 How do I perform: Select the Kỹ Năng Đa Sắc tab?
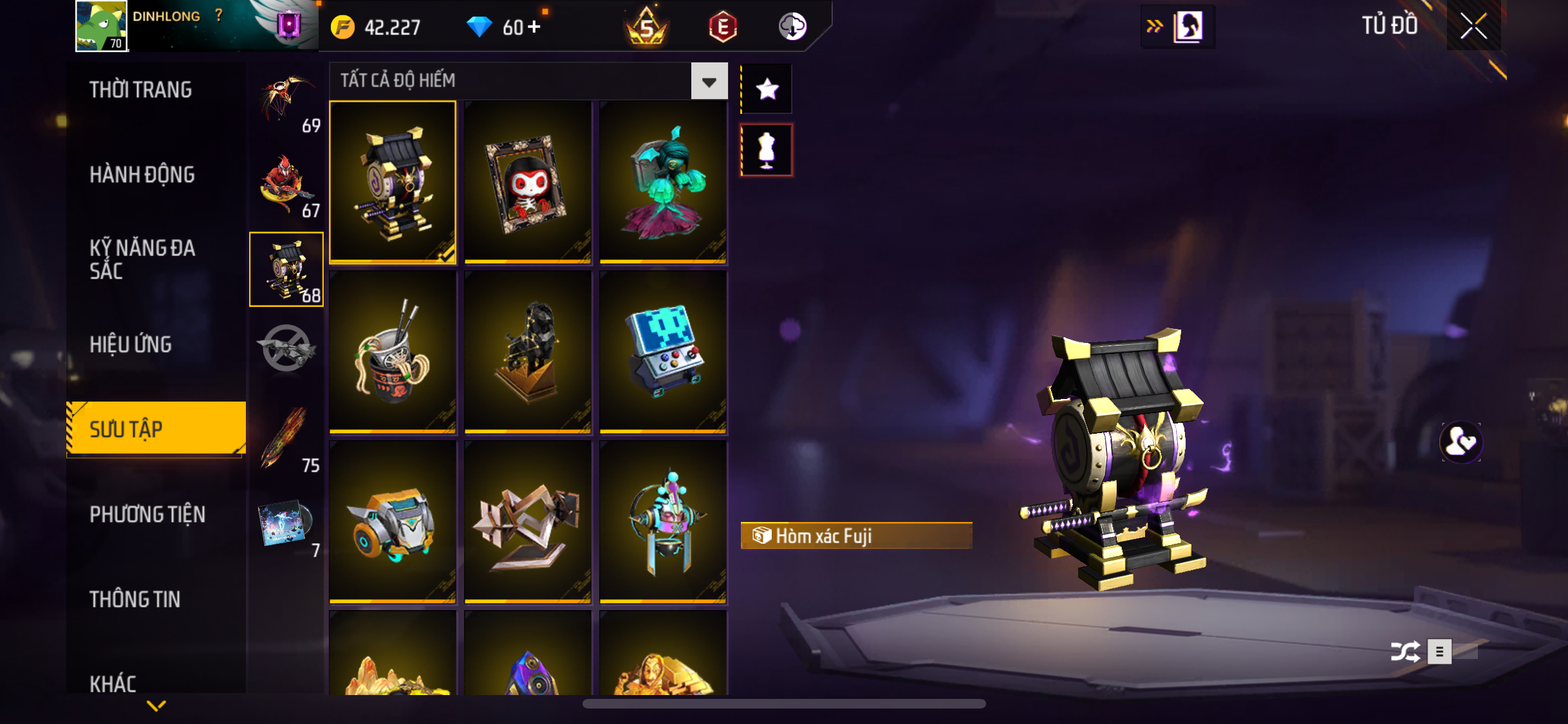pos(142,259)
